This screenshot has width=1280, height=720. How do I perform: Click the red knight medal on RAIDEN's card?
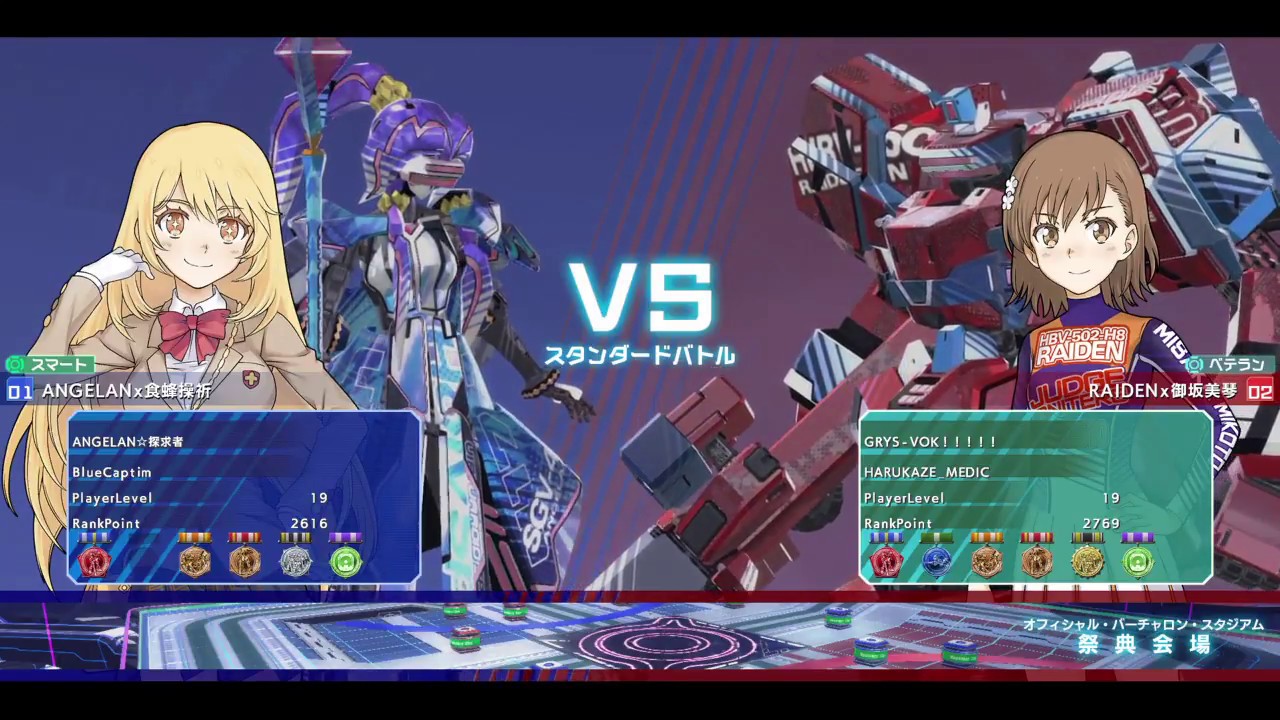pos(886,561)
